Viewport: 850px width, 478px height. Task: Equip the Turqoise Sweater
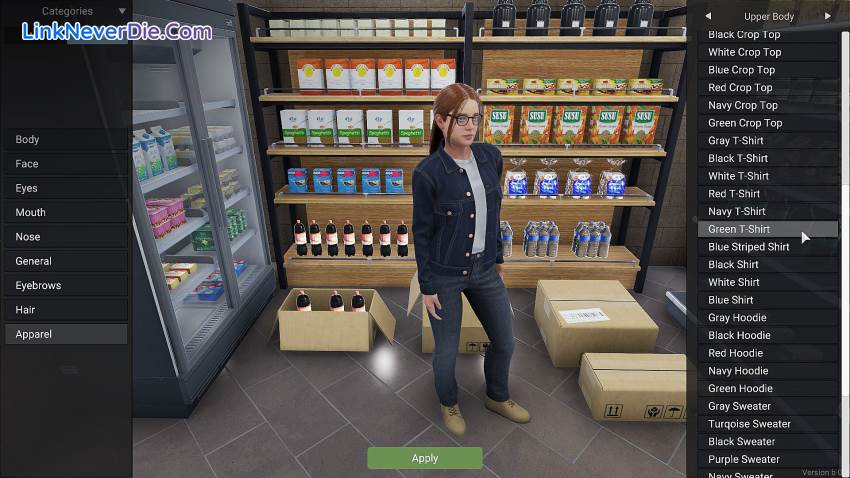(767, 424)
